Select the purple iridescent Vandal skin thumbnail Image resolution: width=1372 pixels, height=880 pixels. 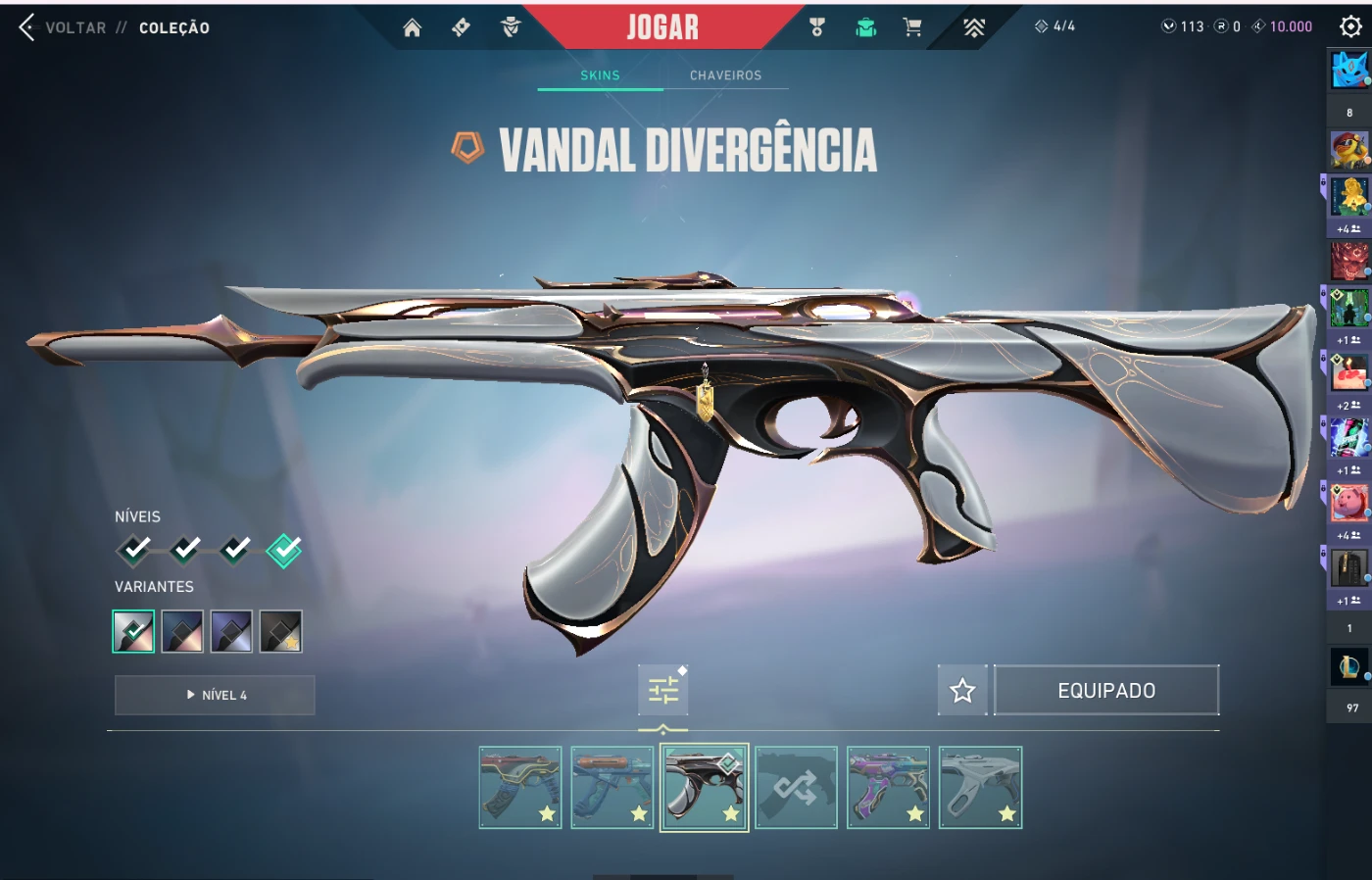coord(888,788)
